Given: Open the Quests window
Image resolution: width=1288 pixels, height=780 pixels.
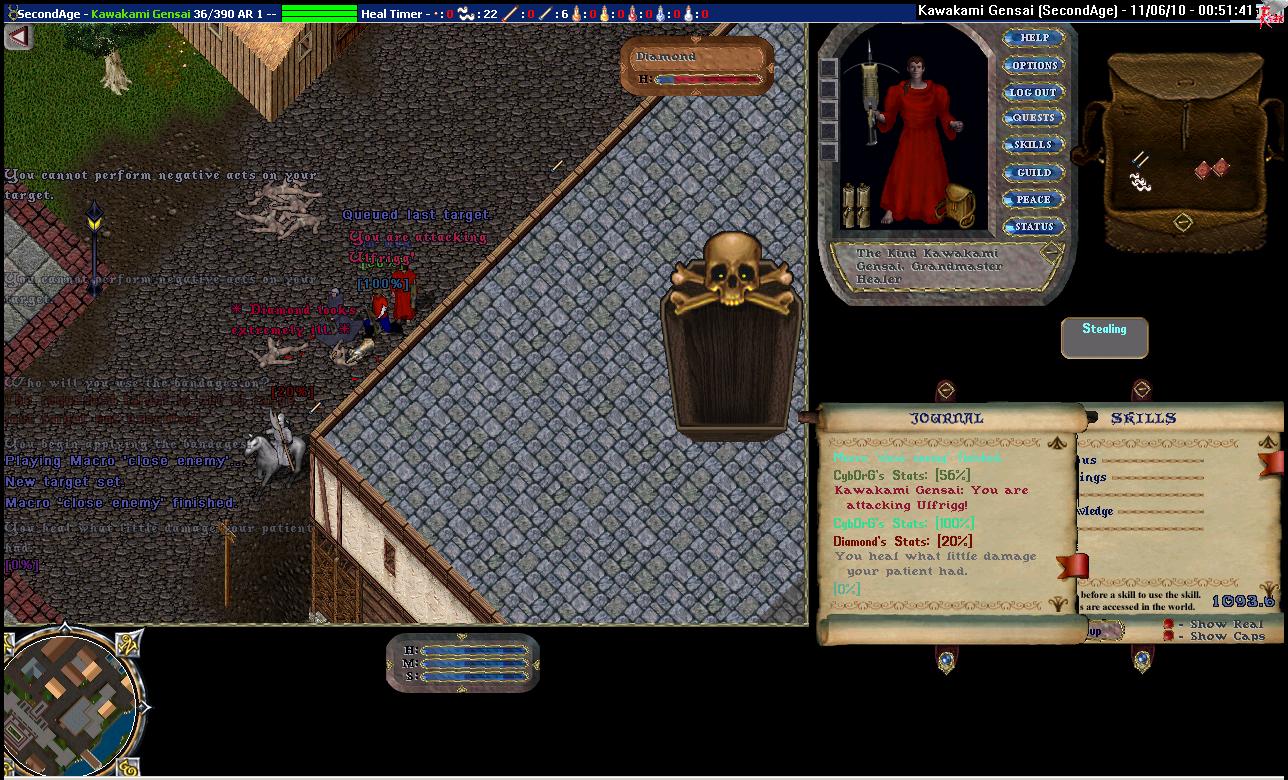Looking at the screenshot, I should [x=1033, y=118].
